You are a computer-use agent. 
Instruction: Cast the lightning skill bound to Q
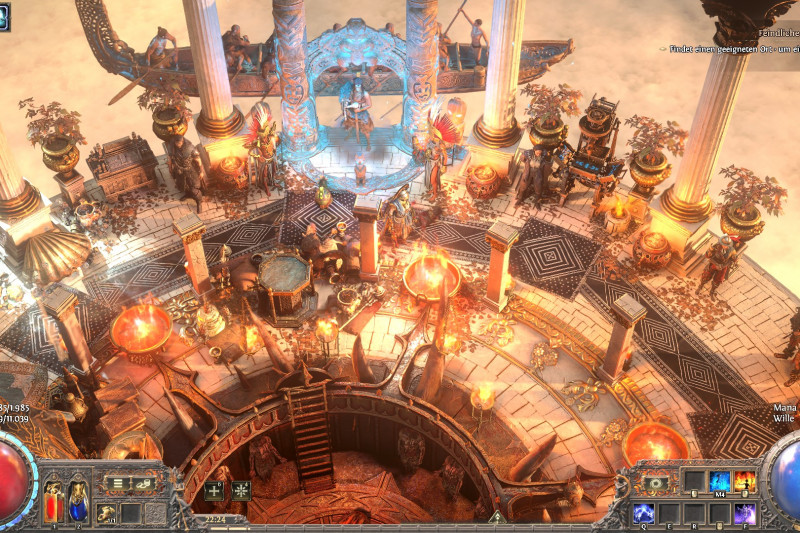pyautogui.click(x=645, y=514)
